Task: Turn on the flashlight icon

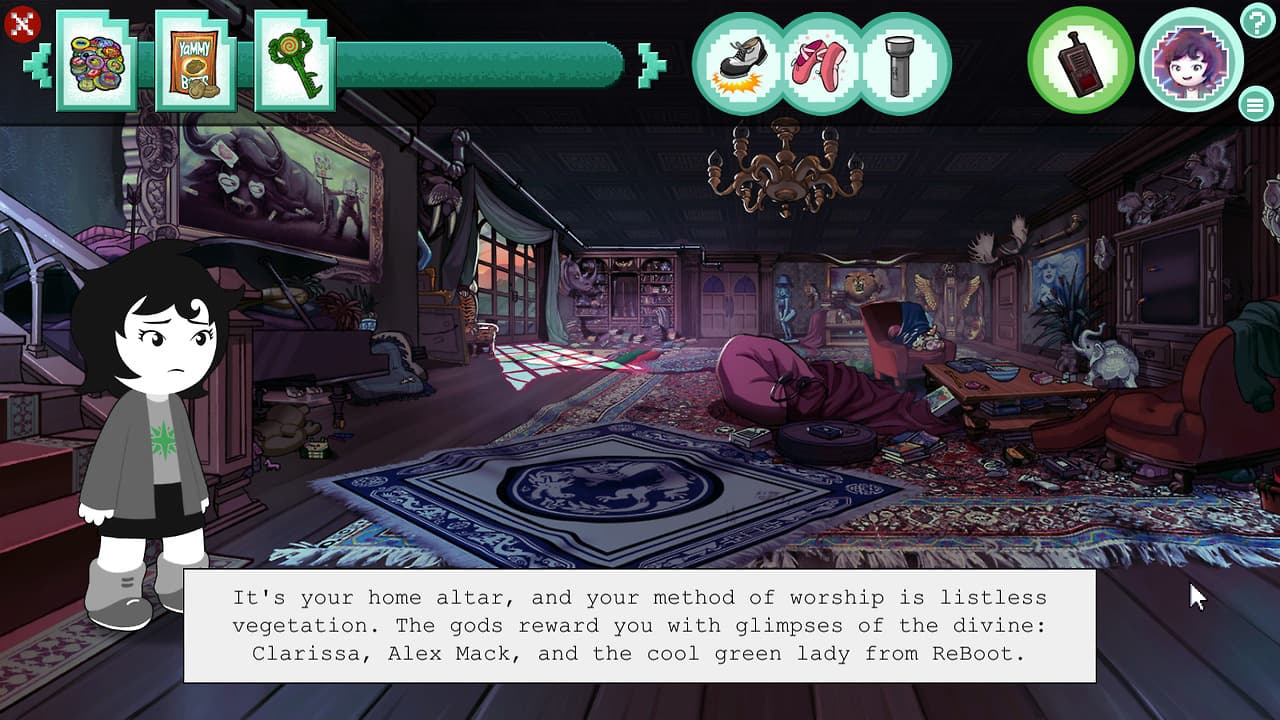Action: 901,63
